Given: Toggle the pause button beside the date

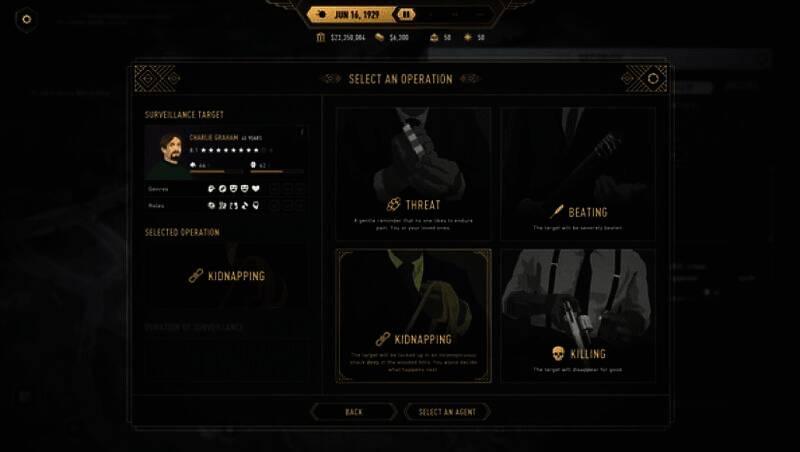Looking at the screenshot, I should [405, 14].
